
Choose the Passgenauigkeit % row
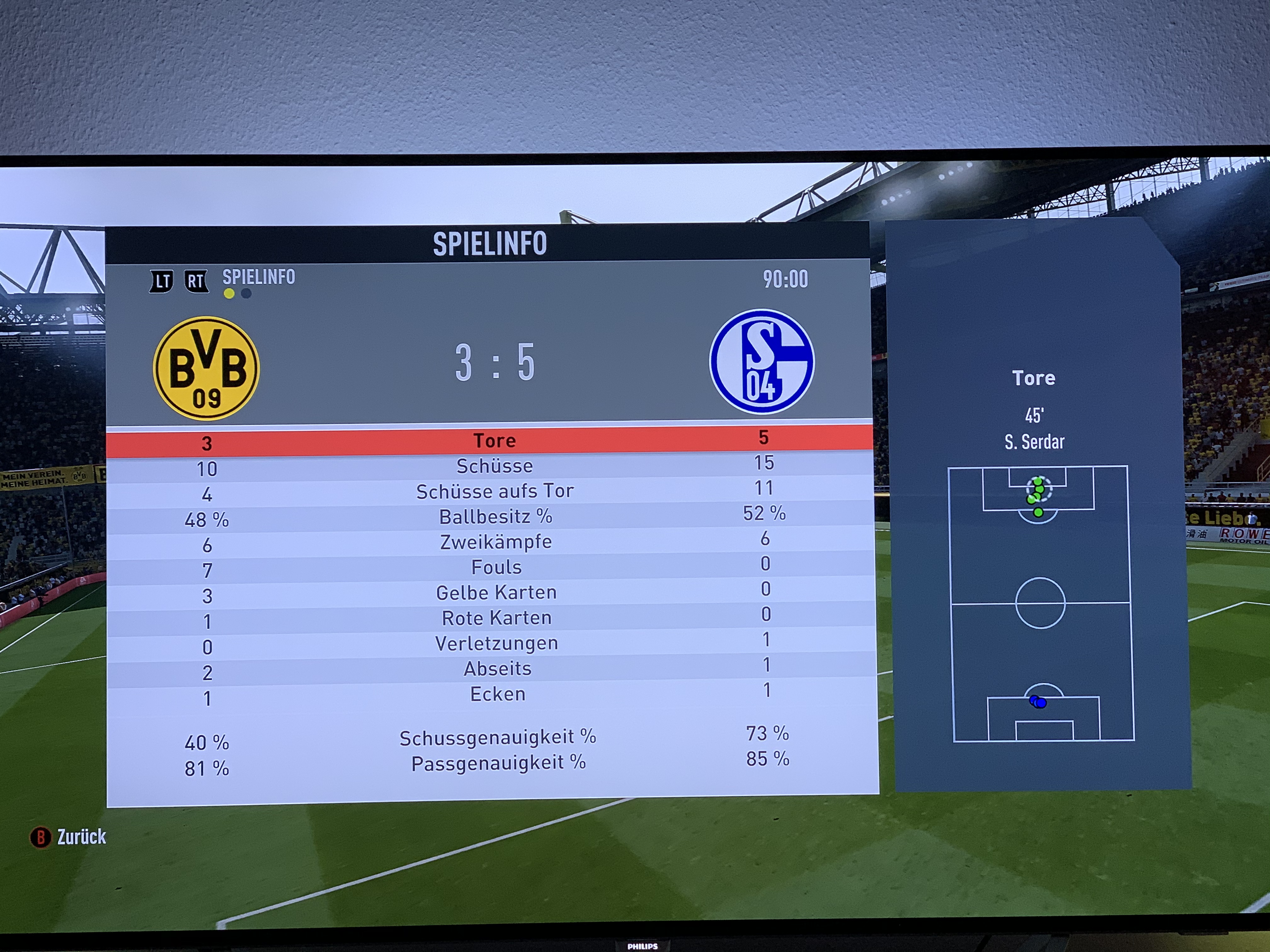(x=498, y=763)
